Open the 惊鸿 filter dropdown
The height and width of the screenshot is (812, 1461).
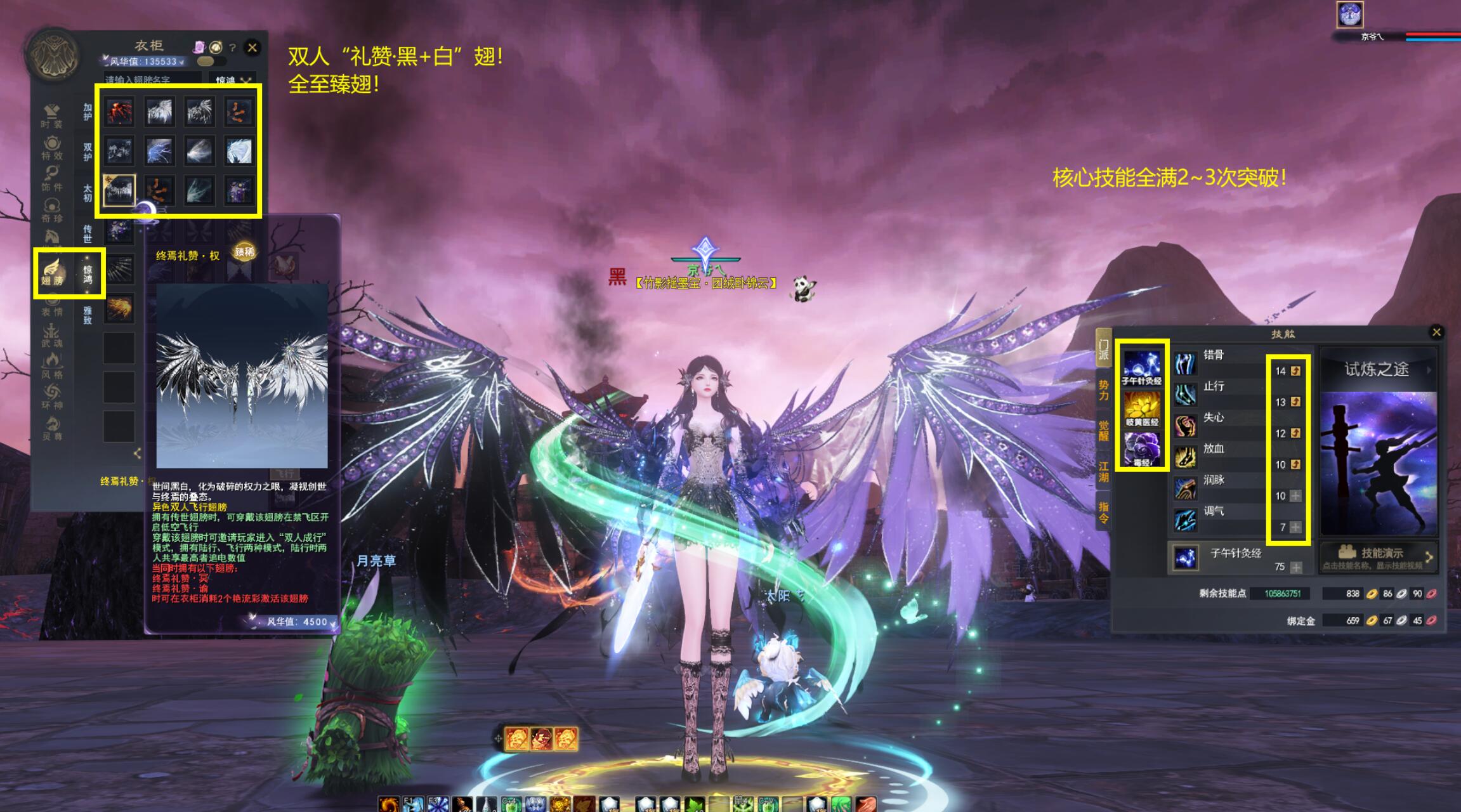click(x=232, y=81)
